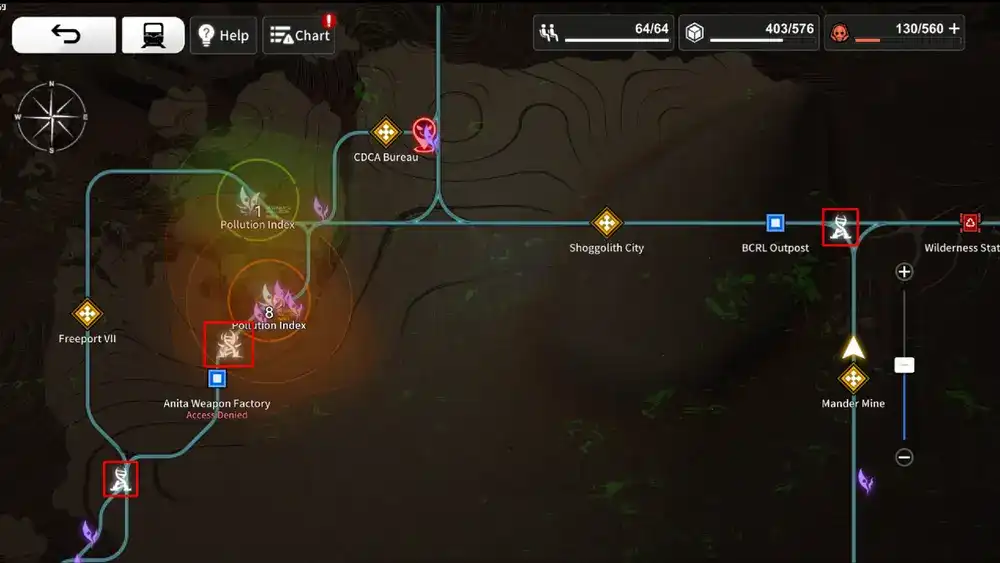Image resolution: width=1000 pixels, height=563 pixels.
Task: Select the Pollution Index 1 zone marker
Action: coord(256,200)
